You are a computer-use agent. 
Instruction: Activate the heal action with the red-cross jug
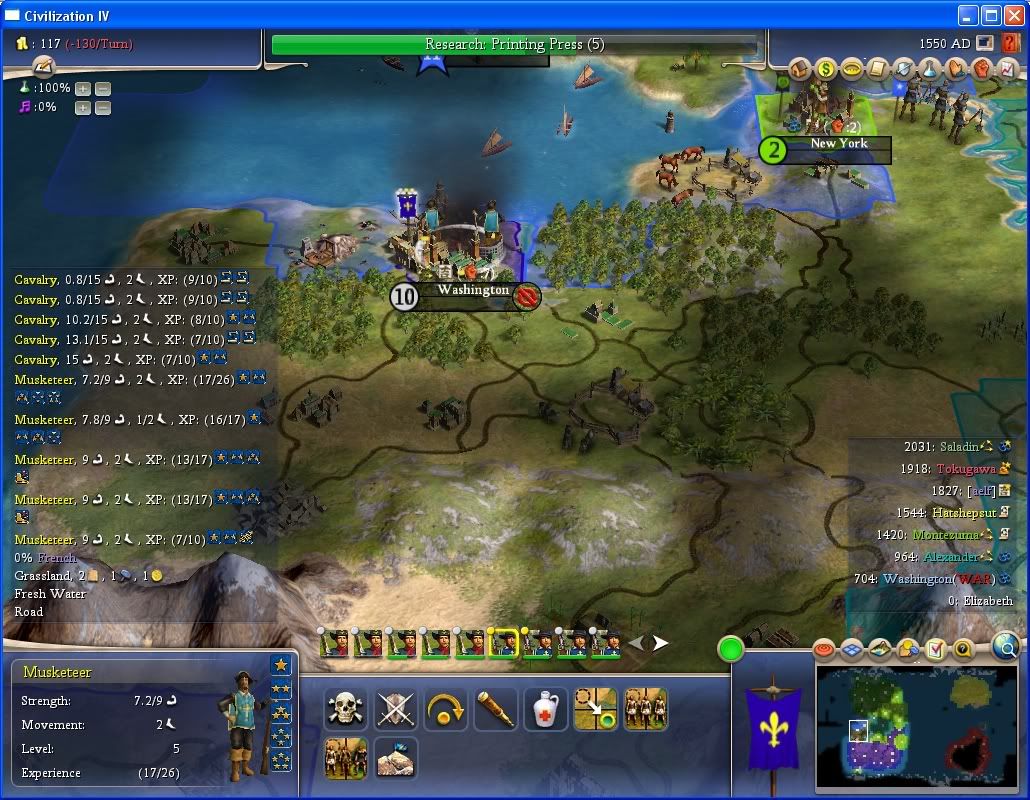545,709
